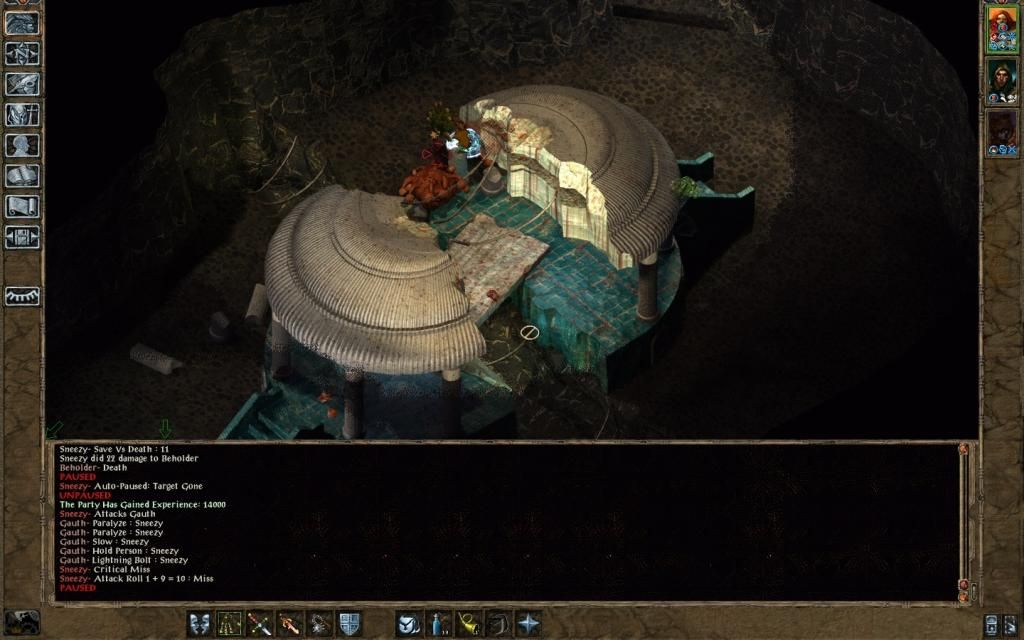Activate the shield action button
This screenshot has height=640, width=1024.
pyautogui.click(x=349, y=624)
